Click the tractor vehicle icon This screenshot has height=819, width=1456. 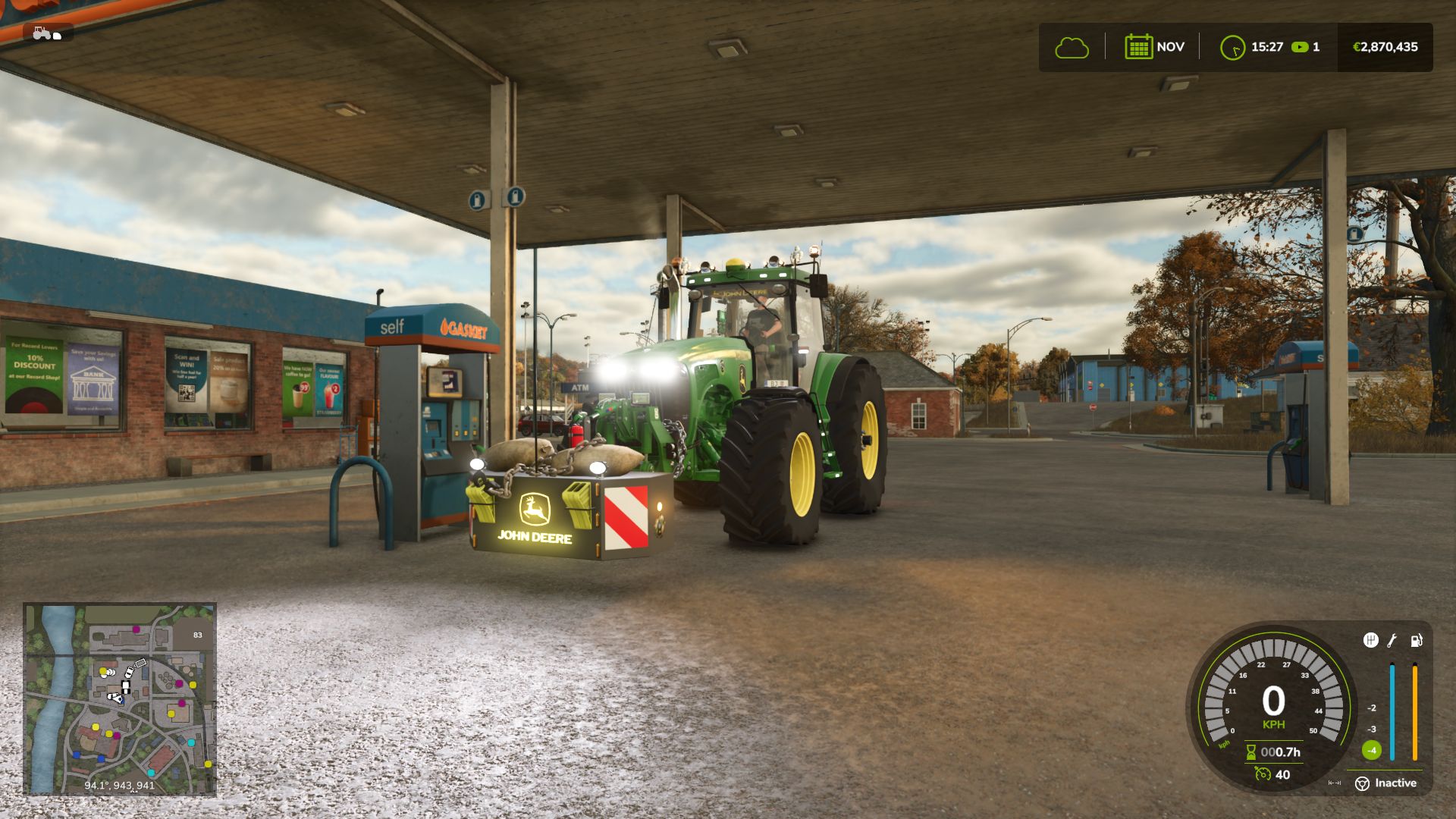point(47,33)
